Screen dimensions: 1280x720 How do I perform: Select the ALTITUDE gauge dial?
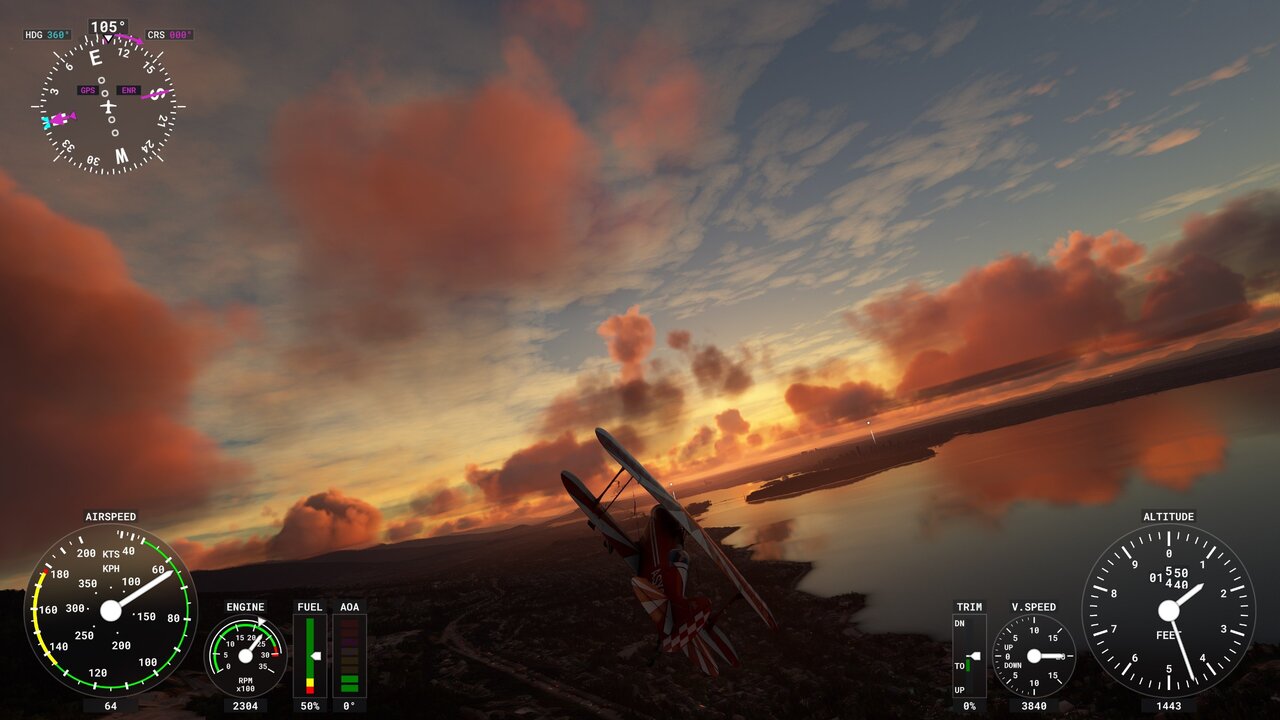point(1168,610)
